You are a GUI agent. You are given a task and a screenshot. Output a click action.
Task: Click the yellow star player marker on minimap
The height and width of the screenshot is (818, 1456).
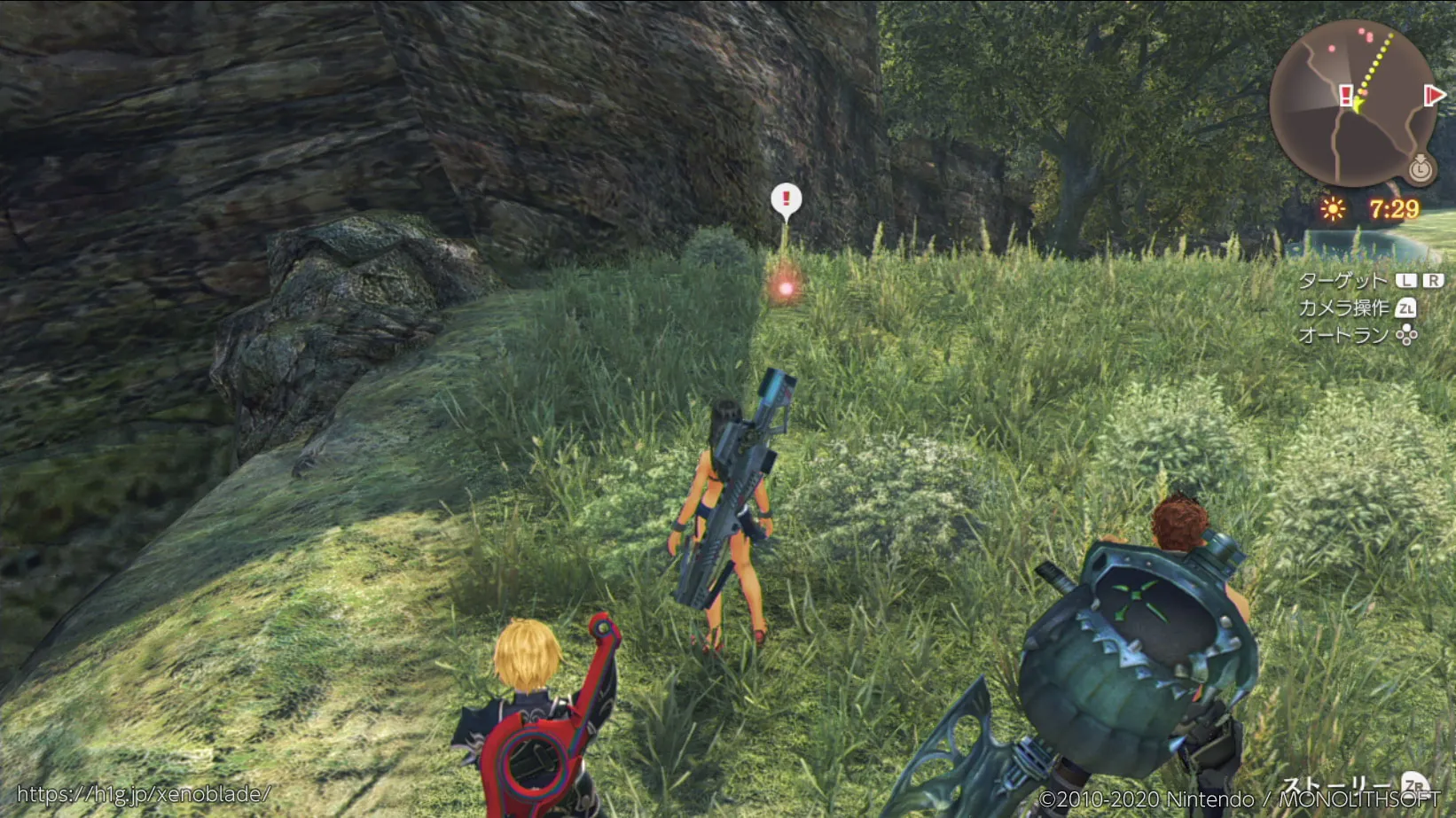[1358, 105]
